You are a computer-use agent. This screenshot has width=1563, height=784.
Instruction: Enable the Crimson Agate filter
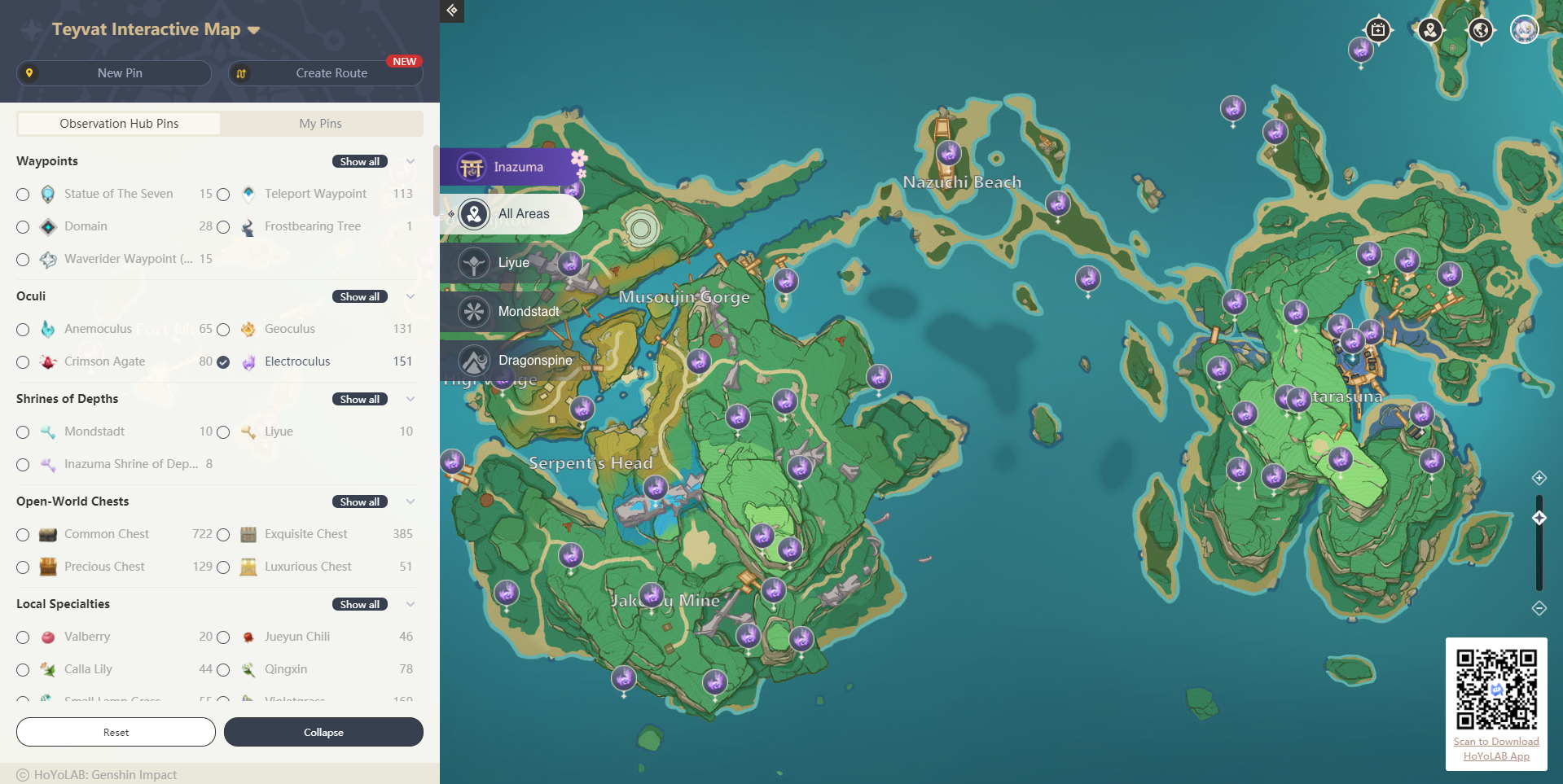(x=23, y=362)
